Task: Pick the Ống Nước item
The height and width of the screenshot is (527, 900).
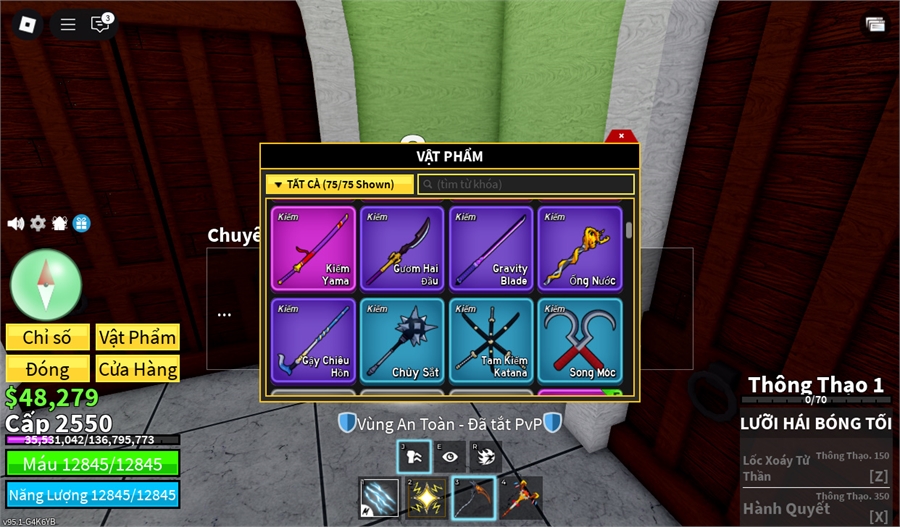Action: [x=580, y=248]
